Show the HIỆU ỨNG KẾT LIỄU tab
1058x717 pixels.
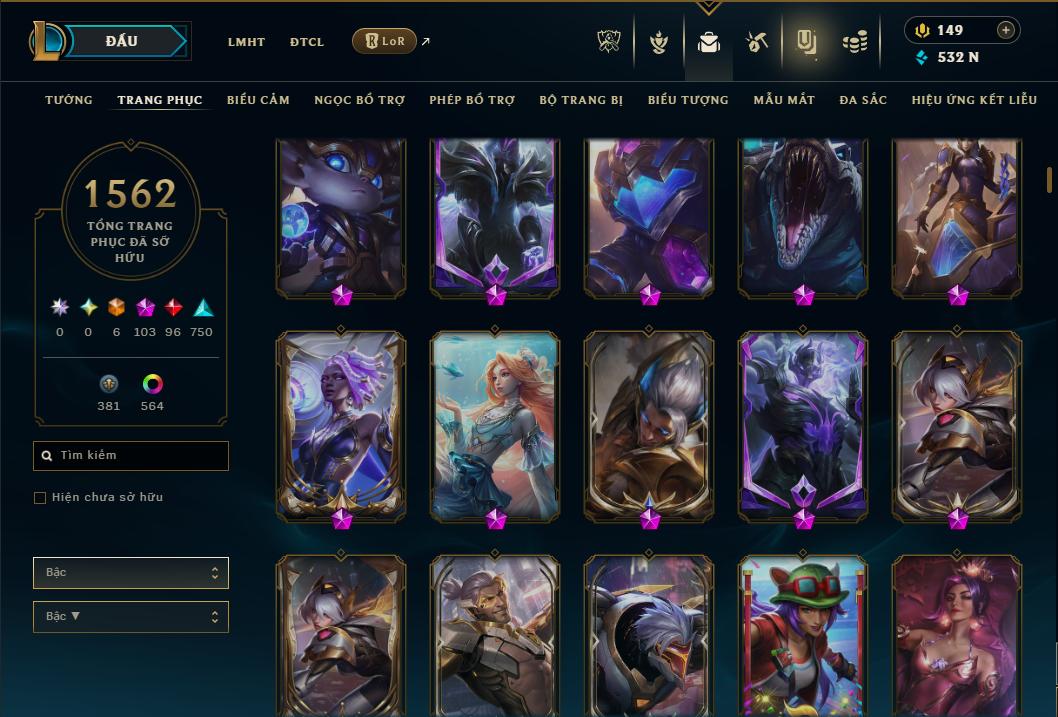(974, 100)
